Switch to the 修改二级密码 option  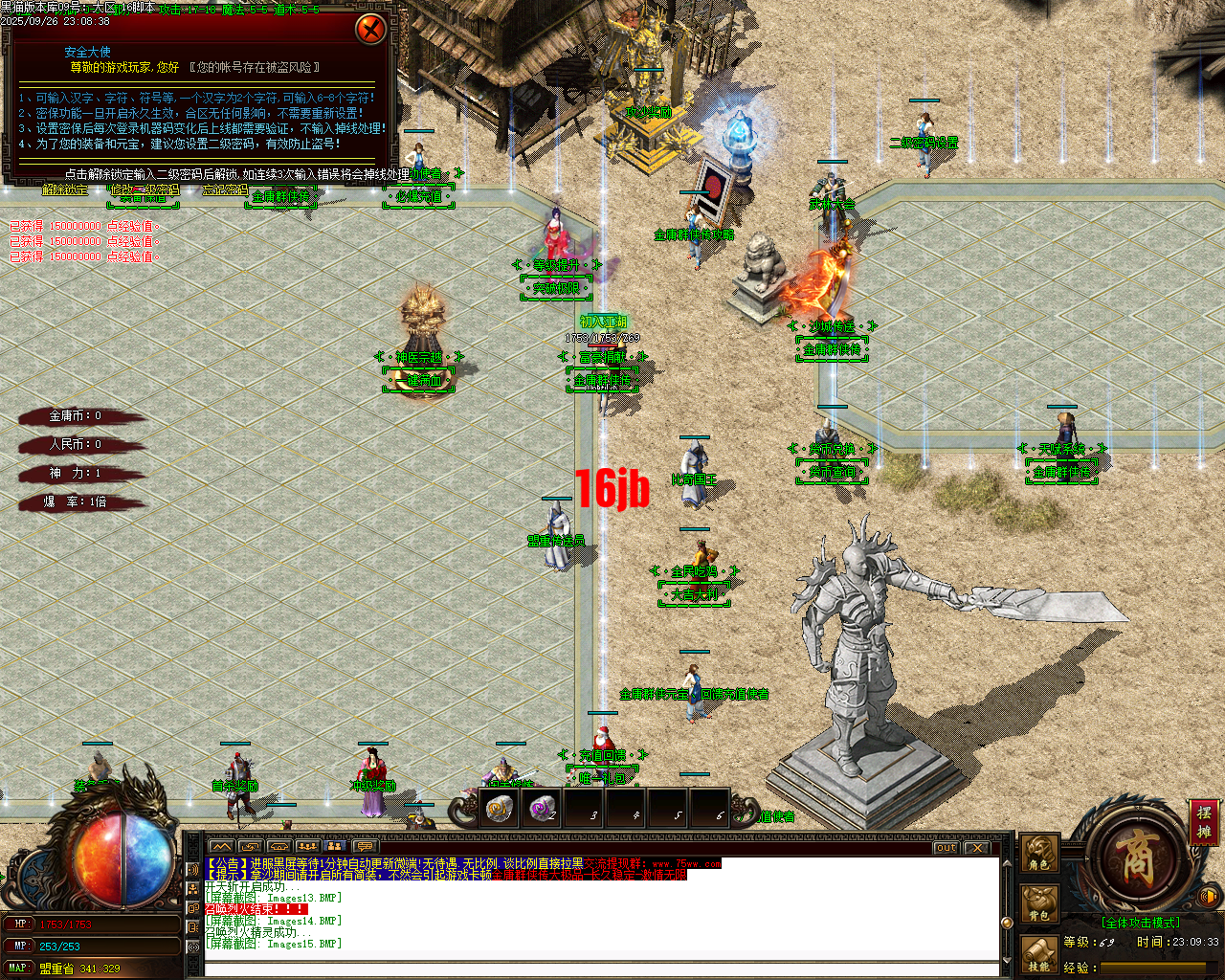(x=145, y=191)
